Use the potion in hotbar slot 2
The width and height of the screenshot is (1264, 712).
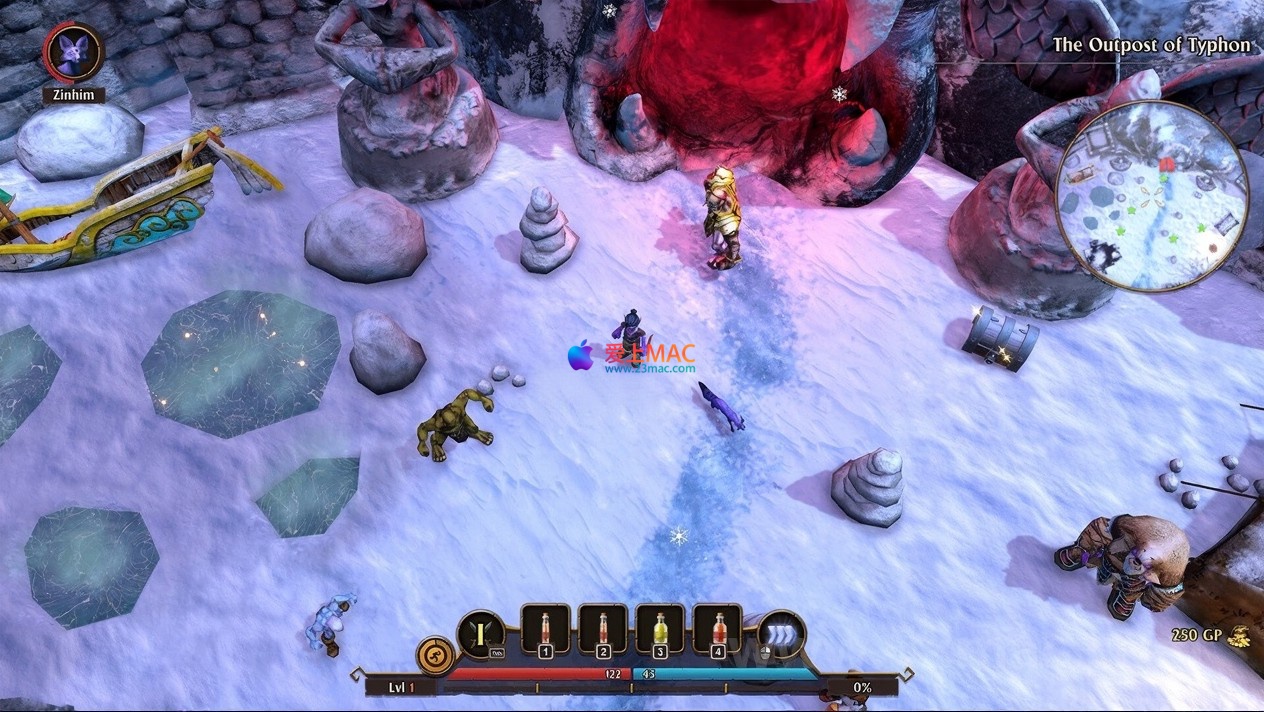(x=603, y=630)
